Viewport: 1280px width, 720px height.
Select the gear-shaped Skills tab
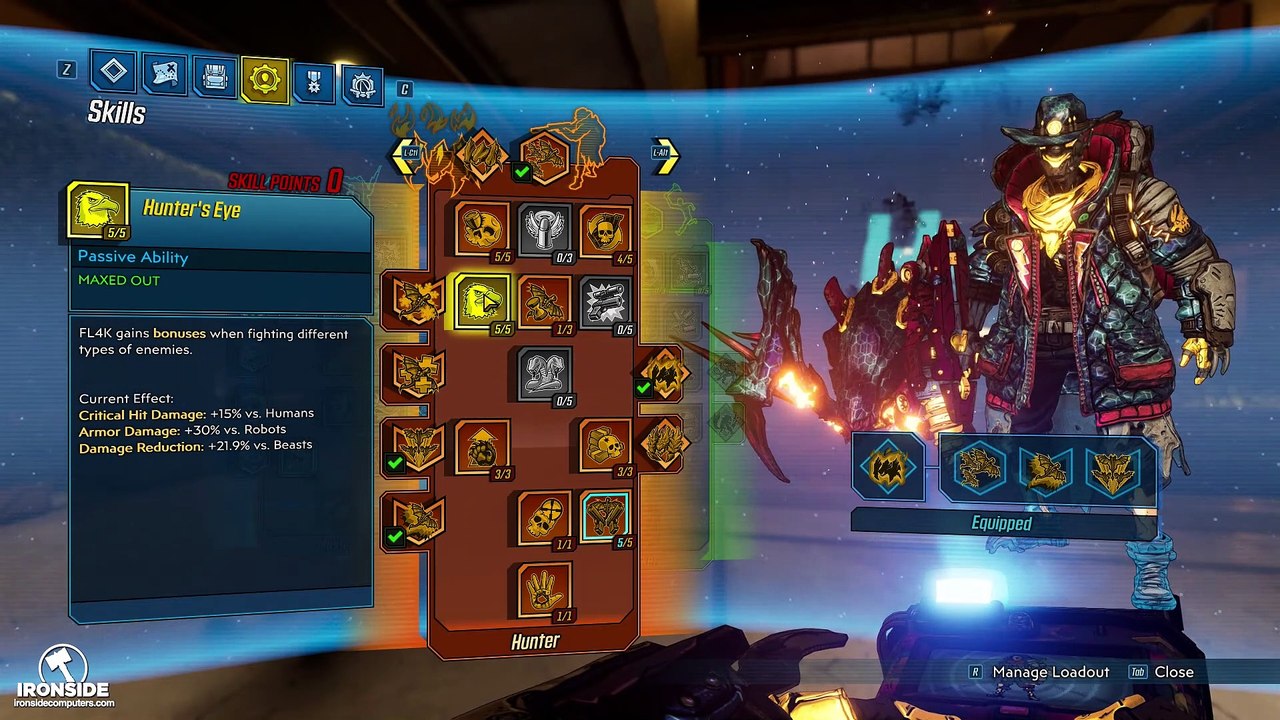[x=265, y=80]
